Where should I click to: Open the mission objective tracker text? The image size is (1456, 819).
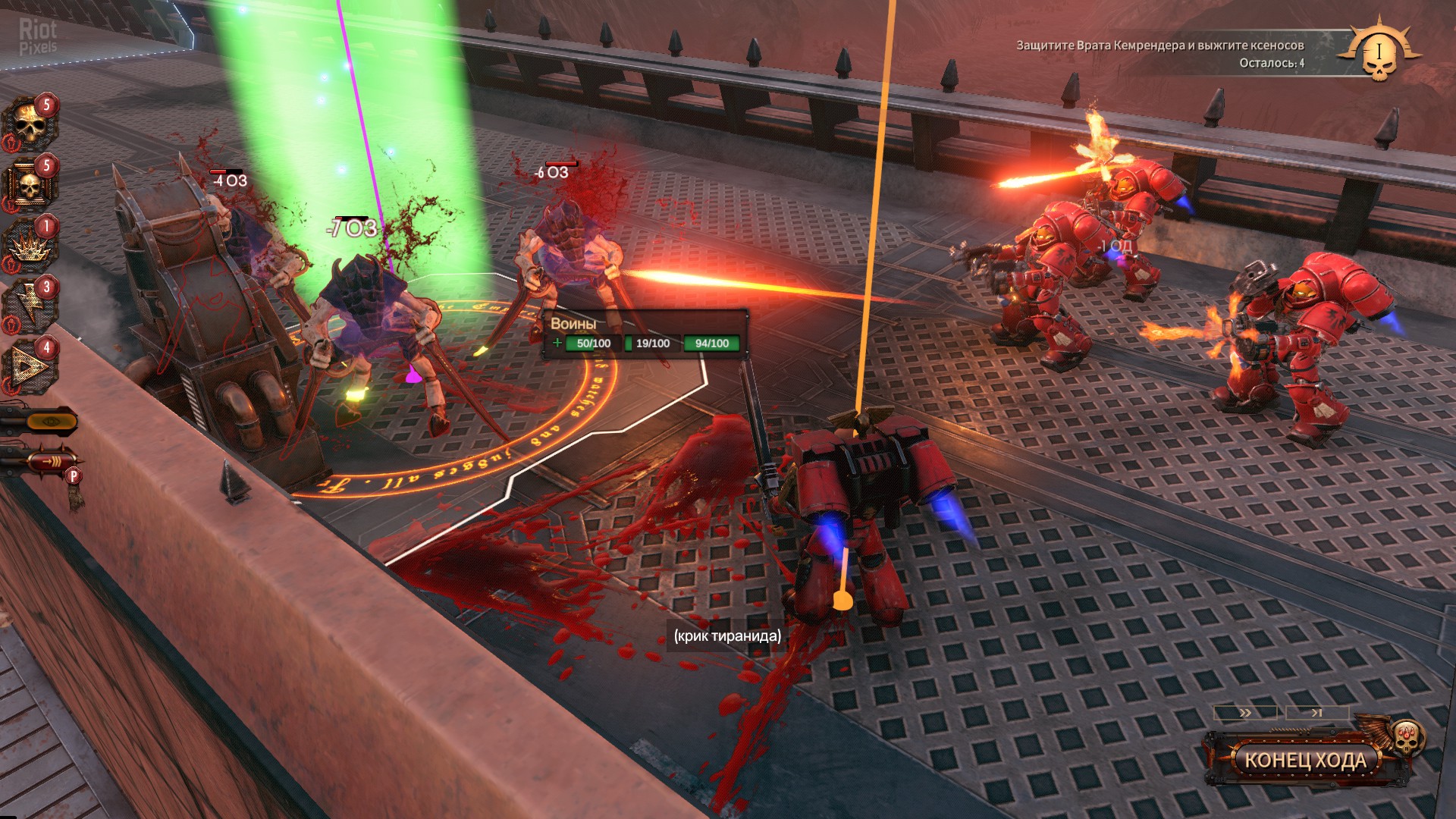(x=1160, y=53)
